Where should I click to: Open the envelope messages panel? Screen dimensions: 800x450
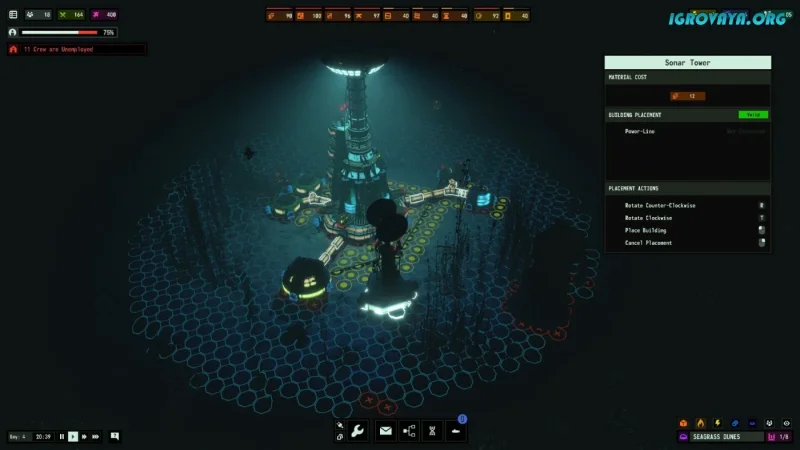(385, 431)
